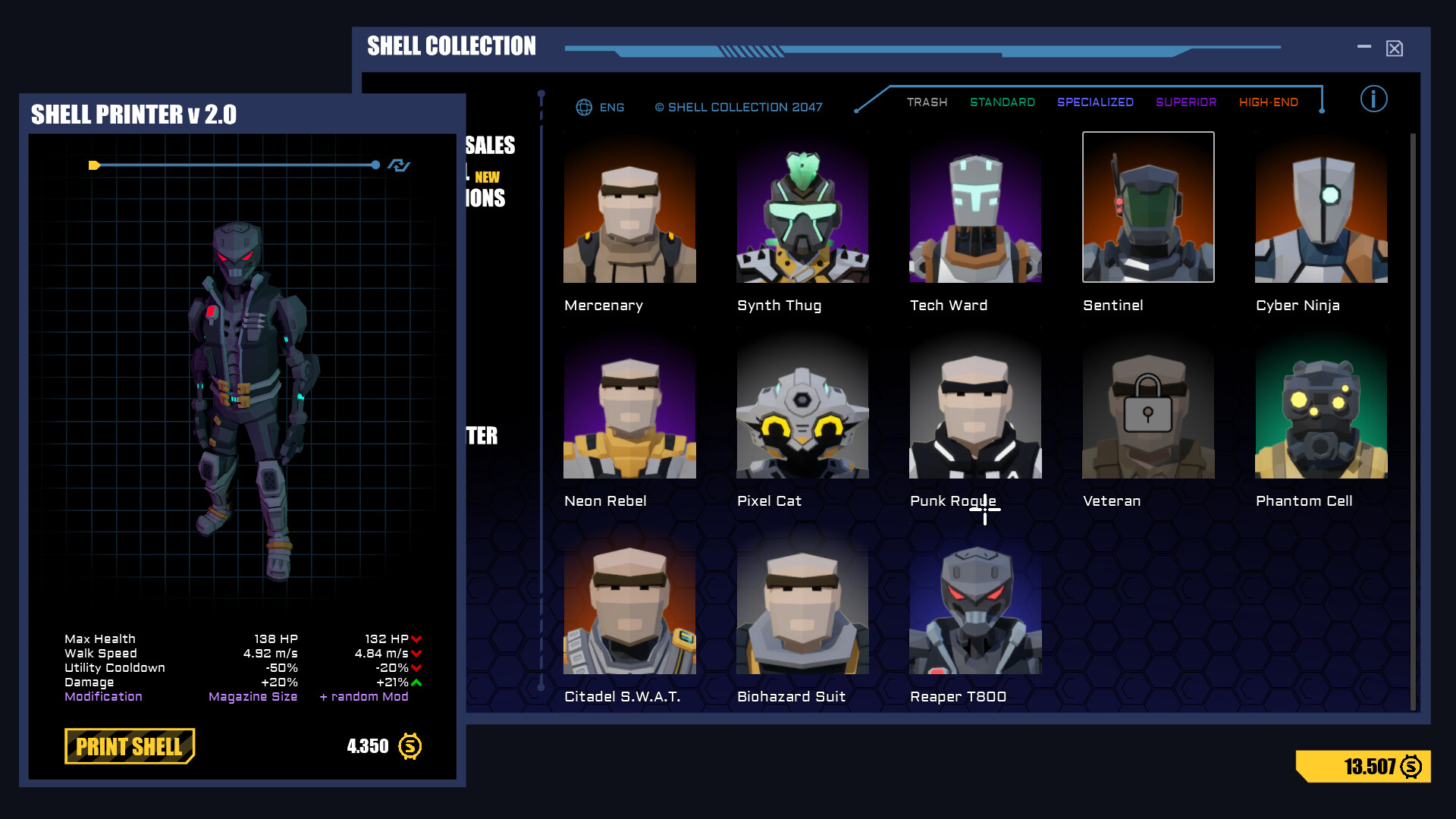Click the random Mod modification link
1456x819 pixels.
pos(365,696)
